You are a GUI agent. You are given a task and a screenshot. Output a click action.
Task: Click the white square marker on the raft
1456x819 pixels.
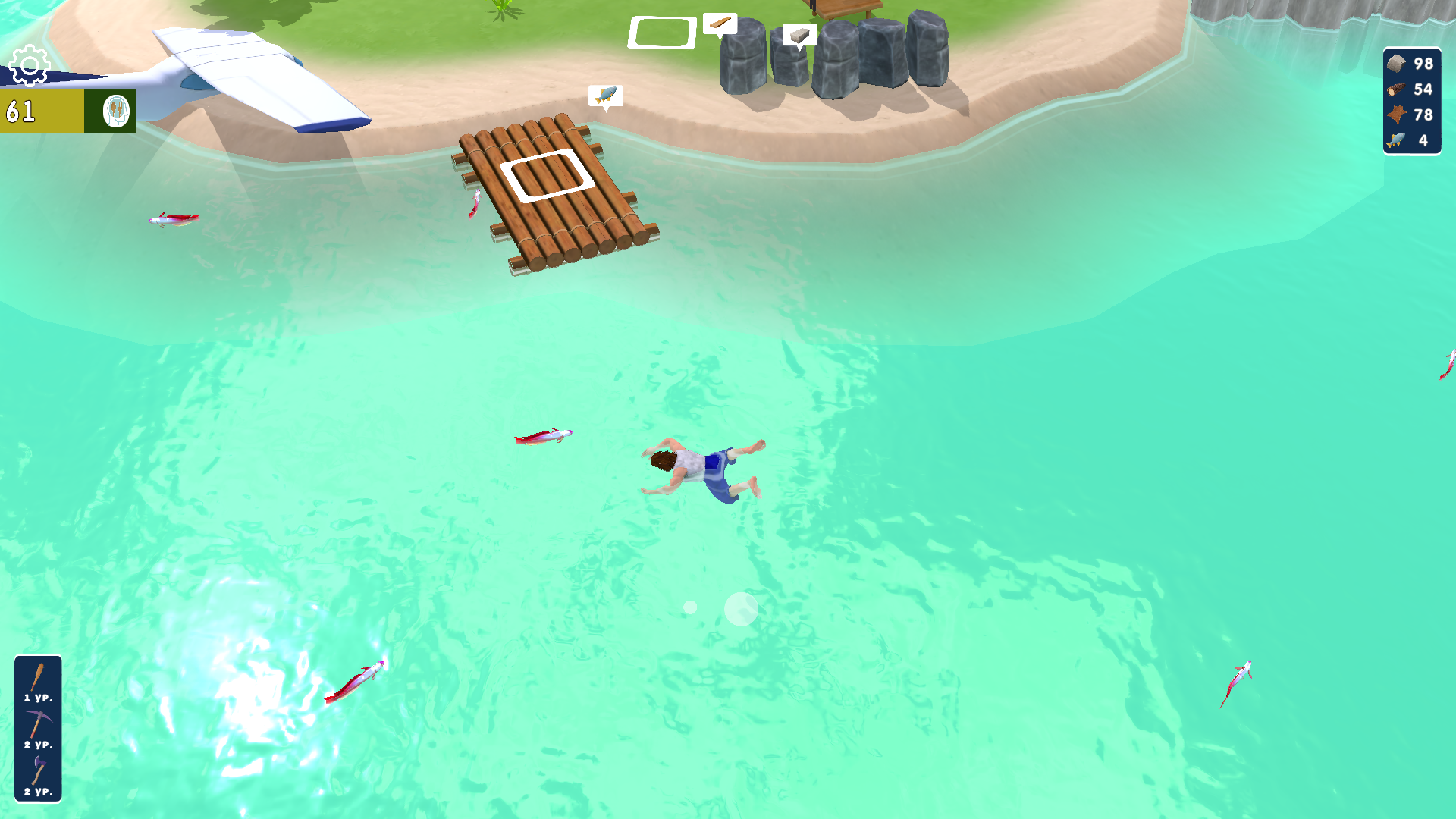click(548, 174)
